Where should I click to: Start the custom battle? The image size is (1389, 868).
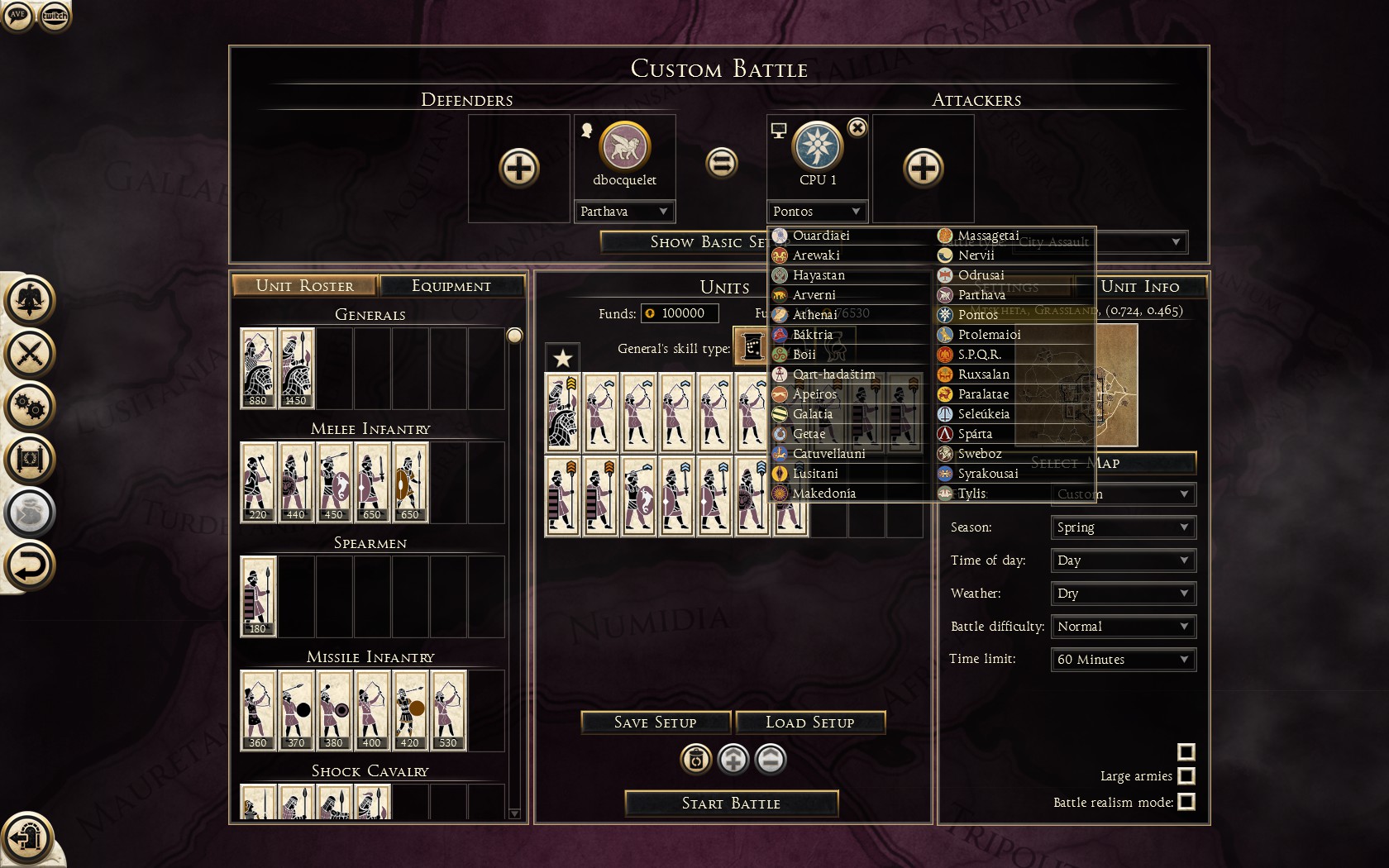(x=731, y=804)
